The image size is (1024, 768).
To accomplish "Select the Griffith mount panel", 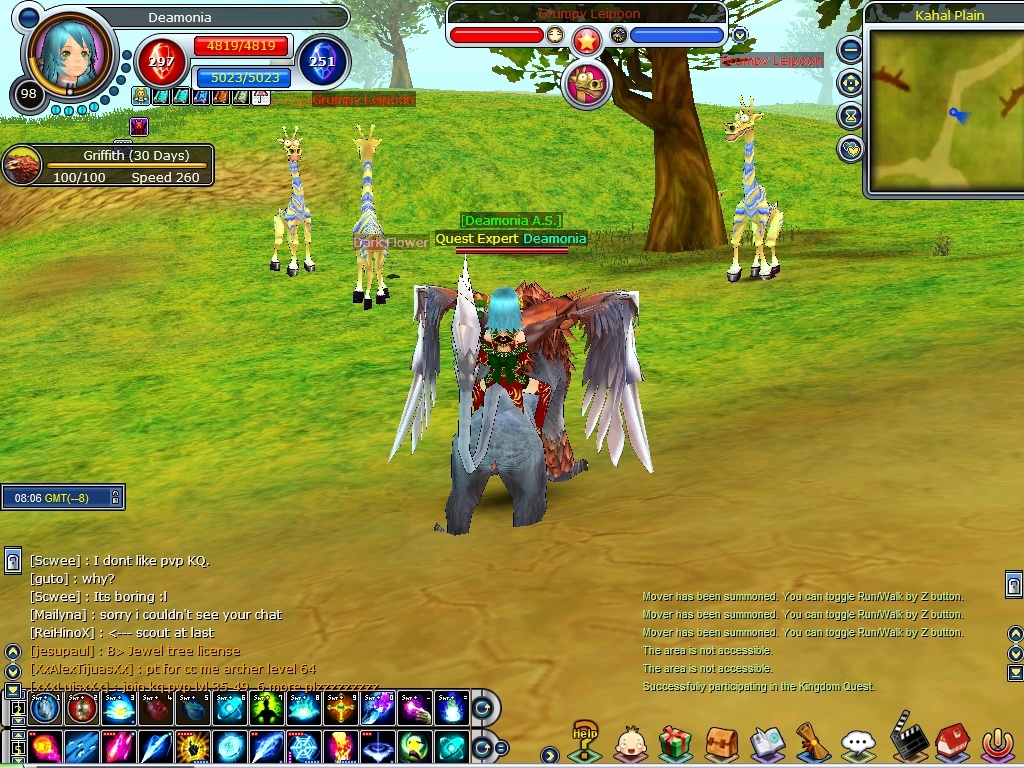I will coord(108,166).
